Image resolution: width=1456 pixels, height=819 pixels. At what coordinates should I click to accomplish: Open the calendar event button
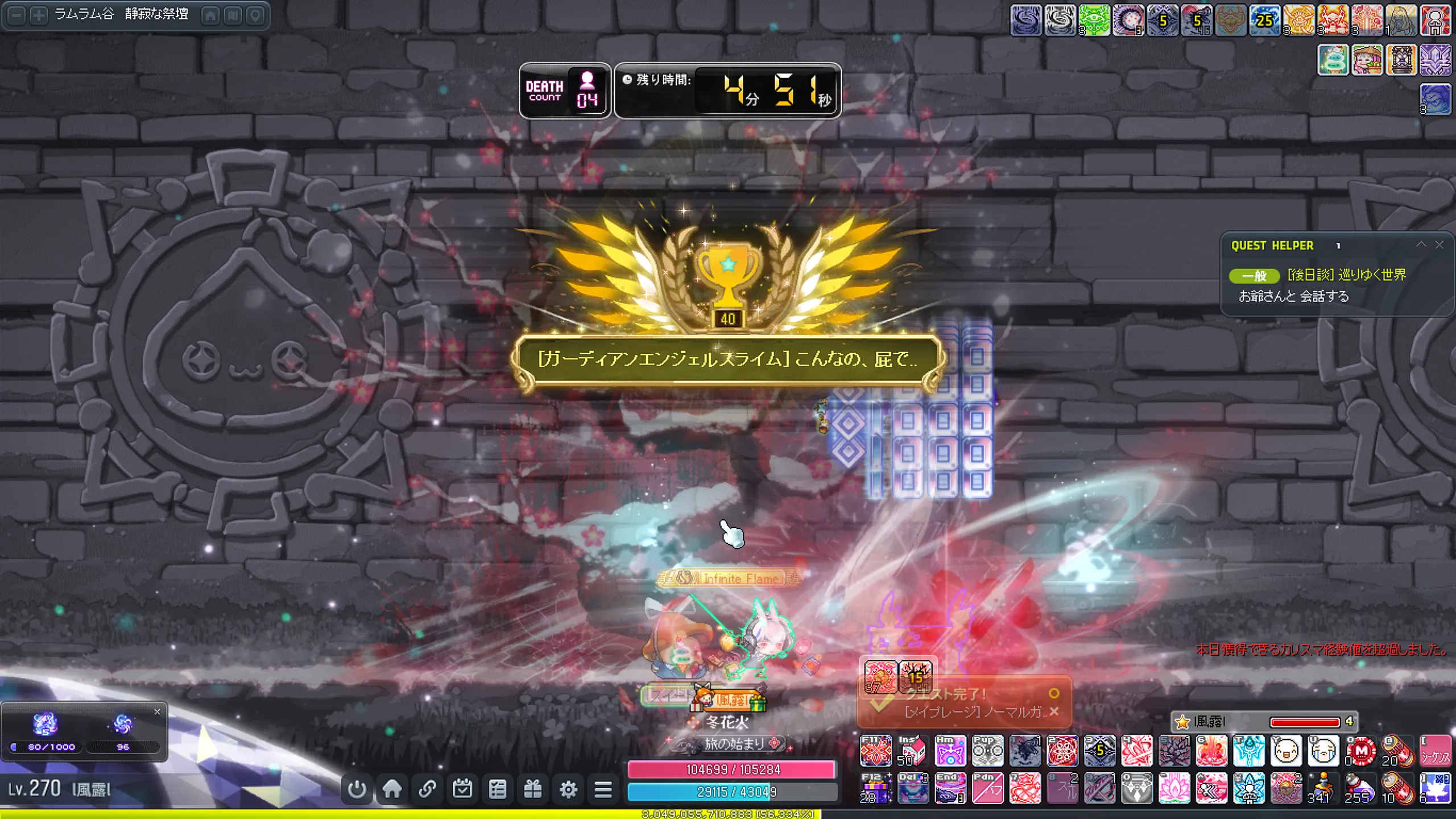click(462, 789)
